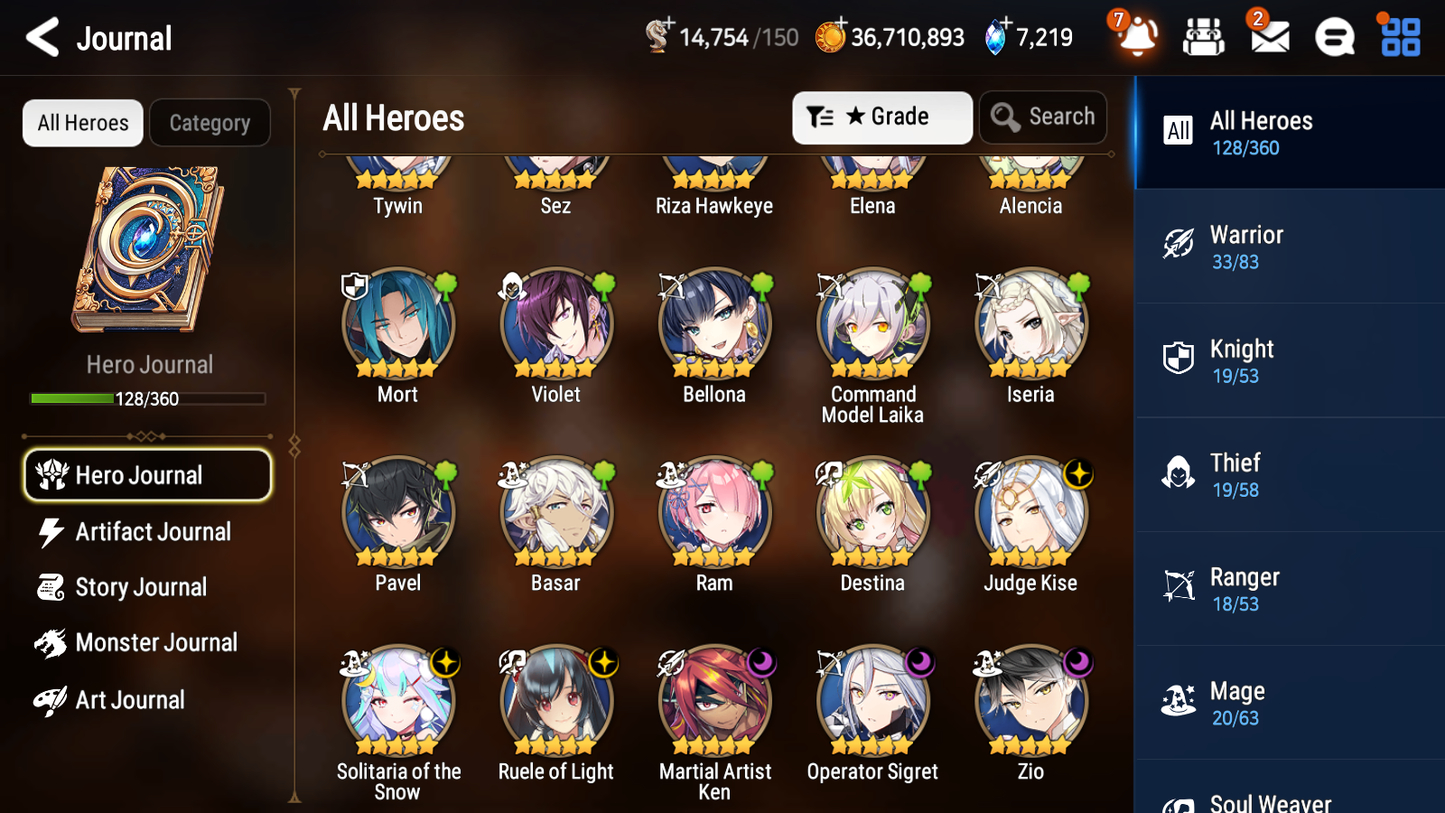The height and width of the screenshot is (813, 1445).
Task: Filter heroes by Warrior class
Action: (x=1289, y=246)
